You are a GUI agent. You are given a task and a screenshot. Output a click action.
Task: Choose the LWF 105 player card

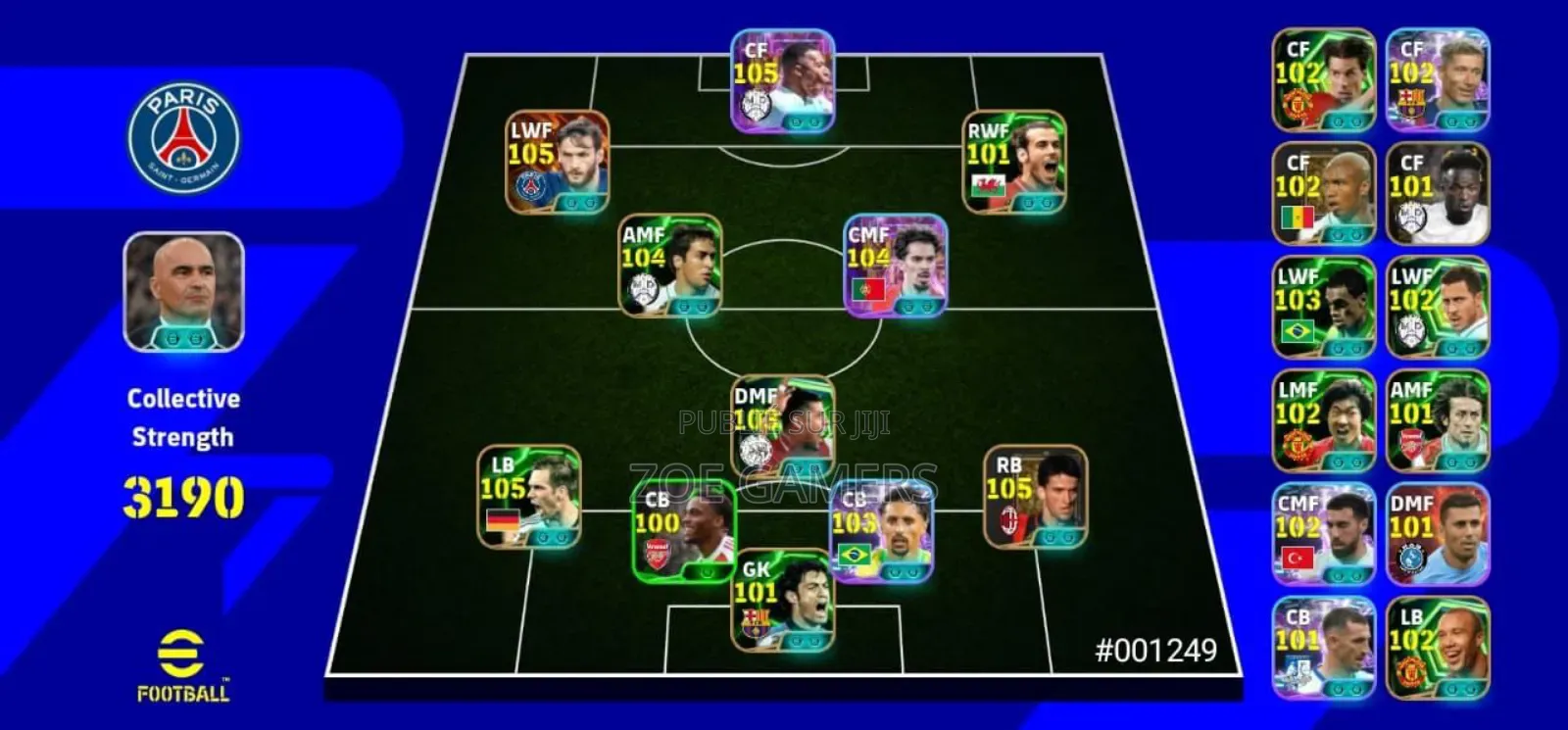point(557,162)
